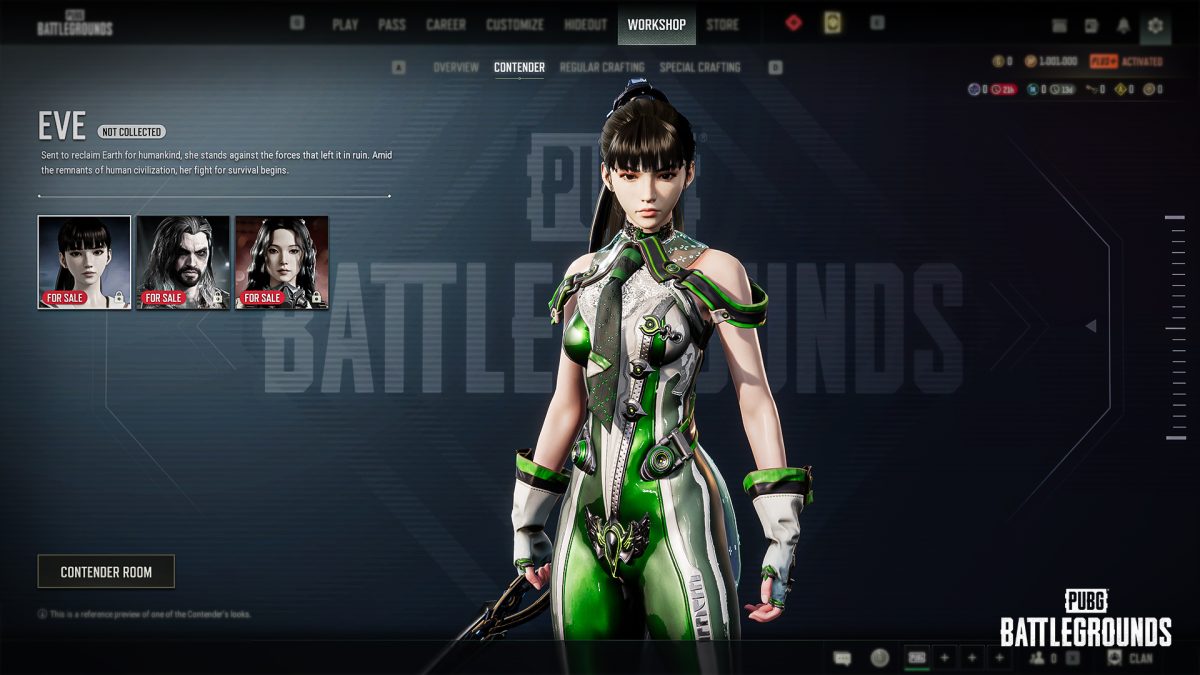1200x675 pixels.
Task: Check notifications via the bell icon
Action: (1123, 25)
